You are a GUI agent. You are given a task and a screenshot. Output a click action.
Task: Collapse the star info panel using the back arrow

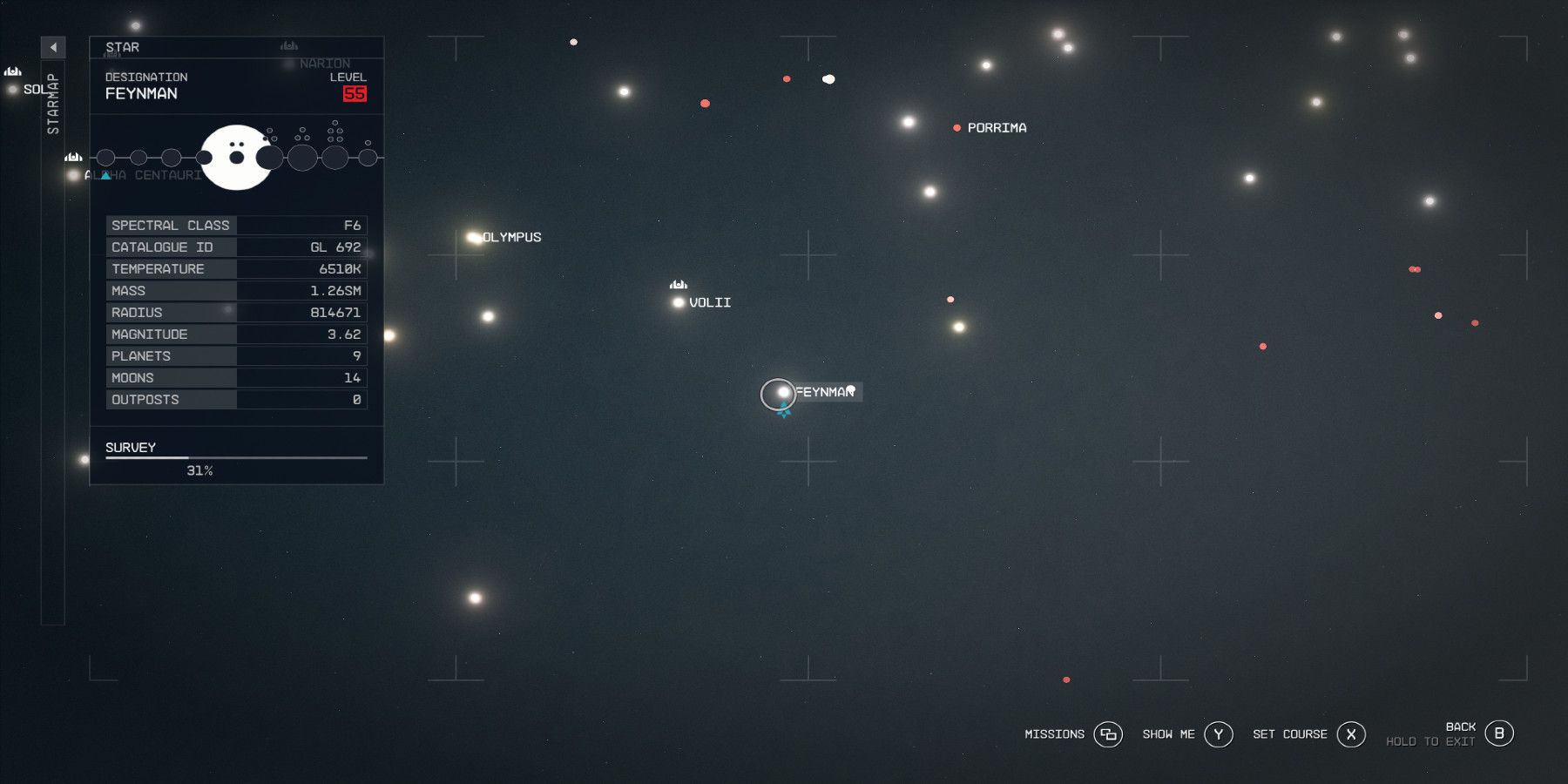[53, 48]
